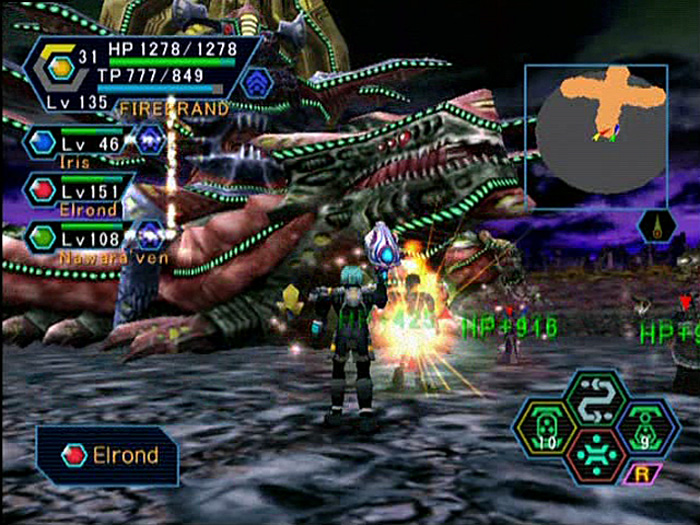The height and width of the screenshot is (525, 700).
Task: Use the yellow-bordered item slot showing 10
Action: tap(545, 428)
